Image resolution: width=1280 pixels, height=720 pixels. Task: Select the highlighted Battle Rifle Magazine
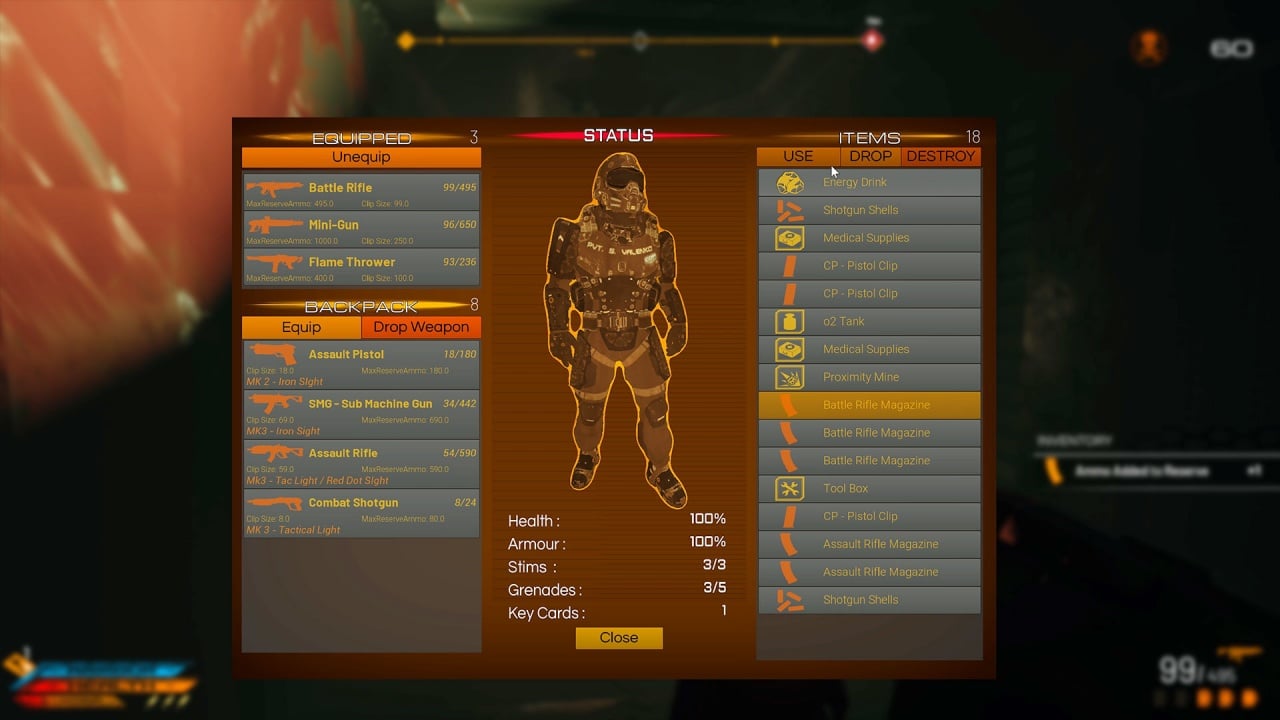tap(868, 405)
